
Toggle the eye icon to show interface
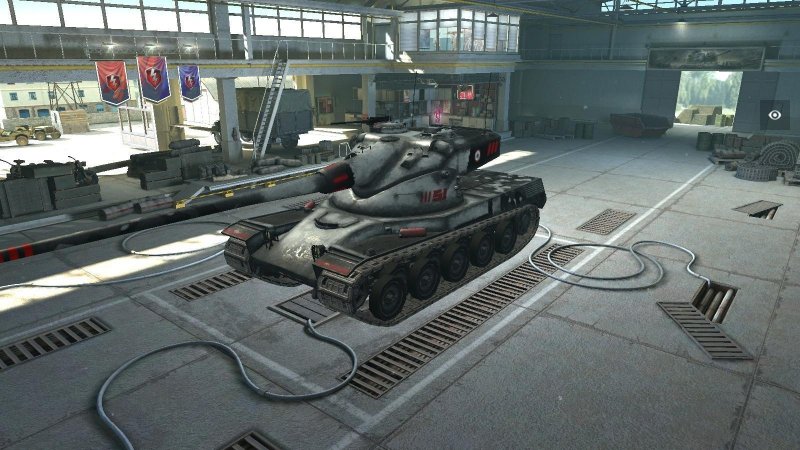774,115
